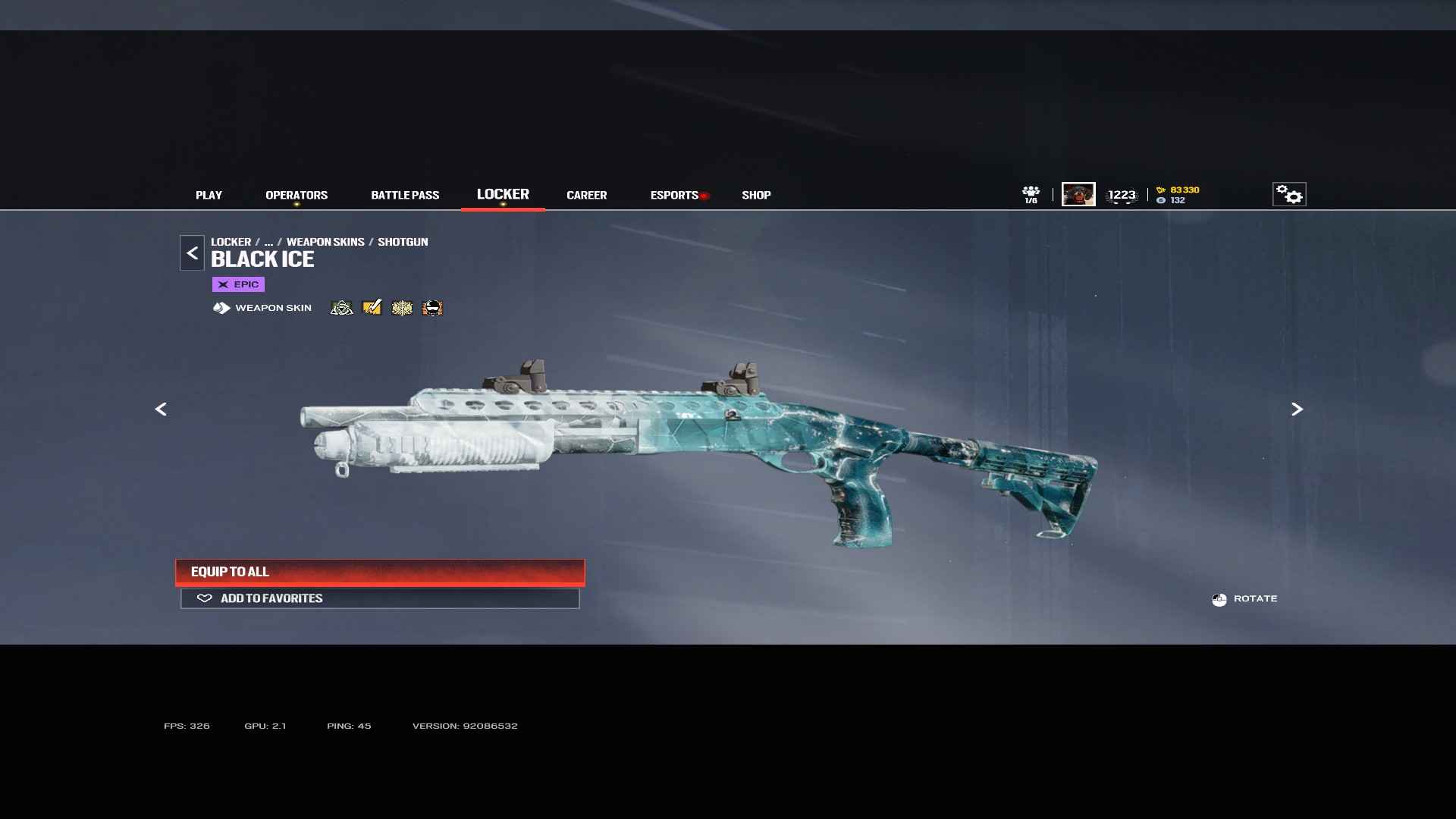Add Black Ice to favorites
1456x819 pixels.
[x=380, y=598]
